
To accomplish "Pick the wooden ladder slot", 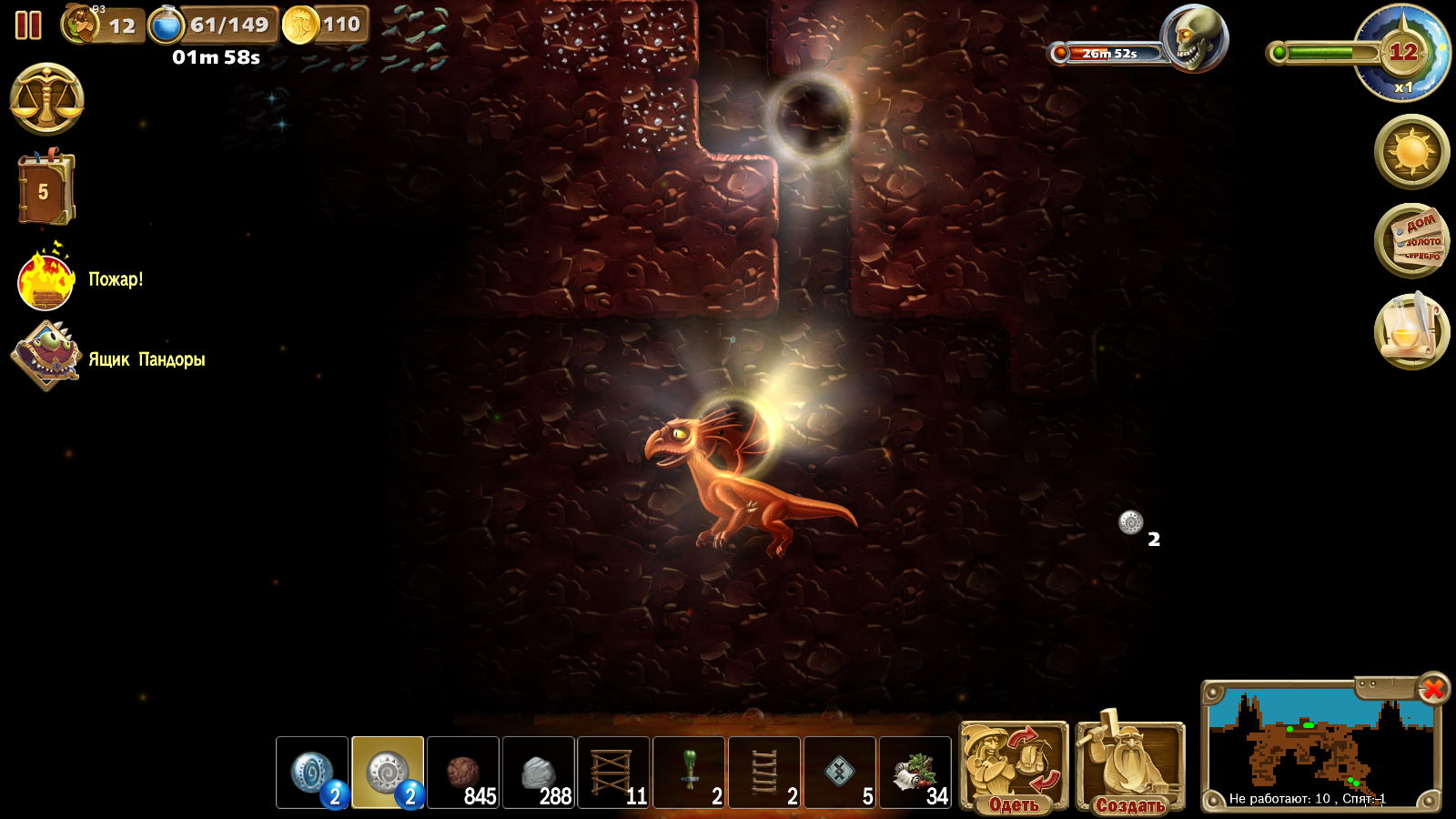I will click(765, 773).
